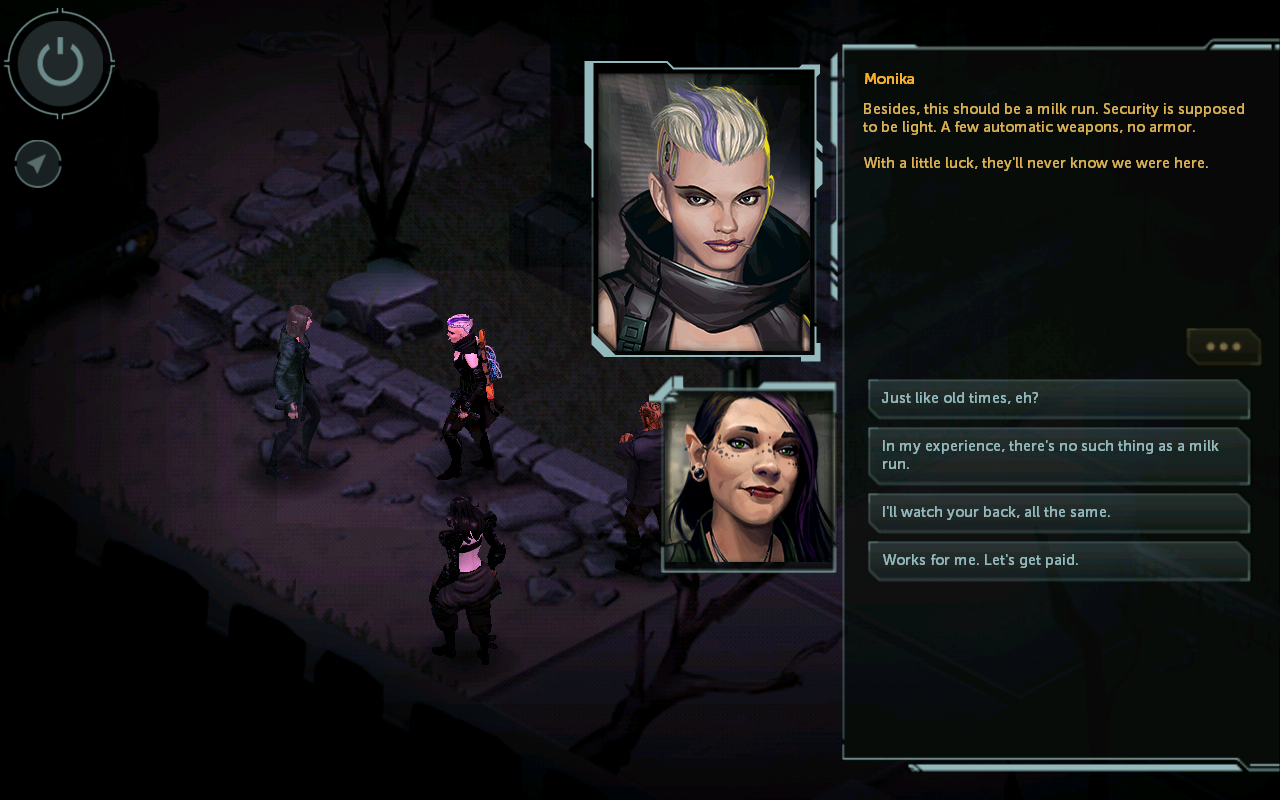Click the pointer navigation icon below the power button

coord(37,163)
